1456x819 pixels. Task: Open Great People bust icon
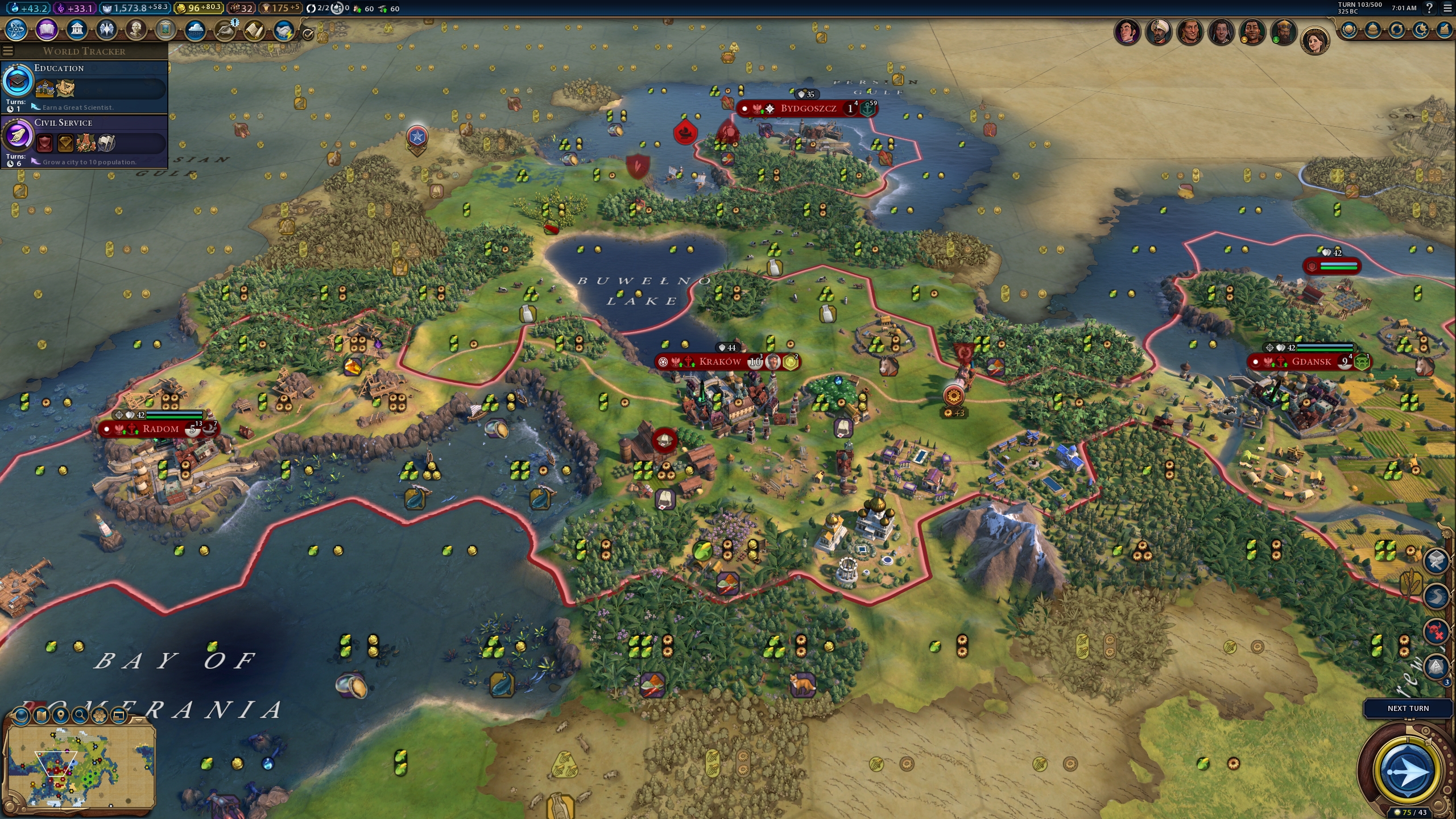pyautogui.click(x=136, y=30)
